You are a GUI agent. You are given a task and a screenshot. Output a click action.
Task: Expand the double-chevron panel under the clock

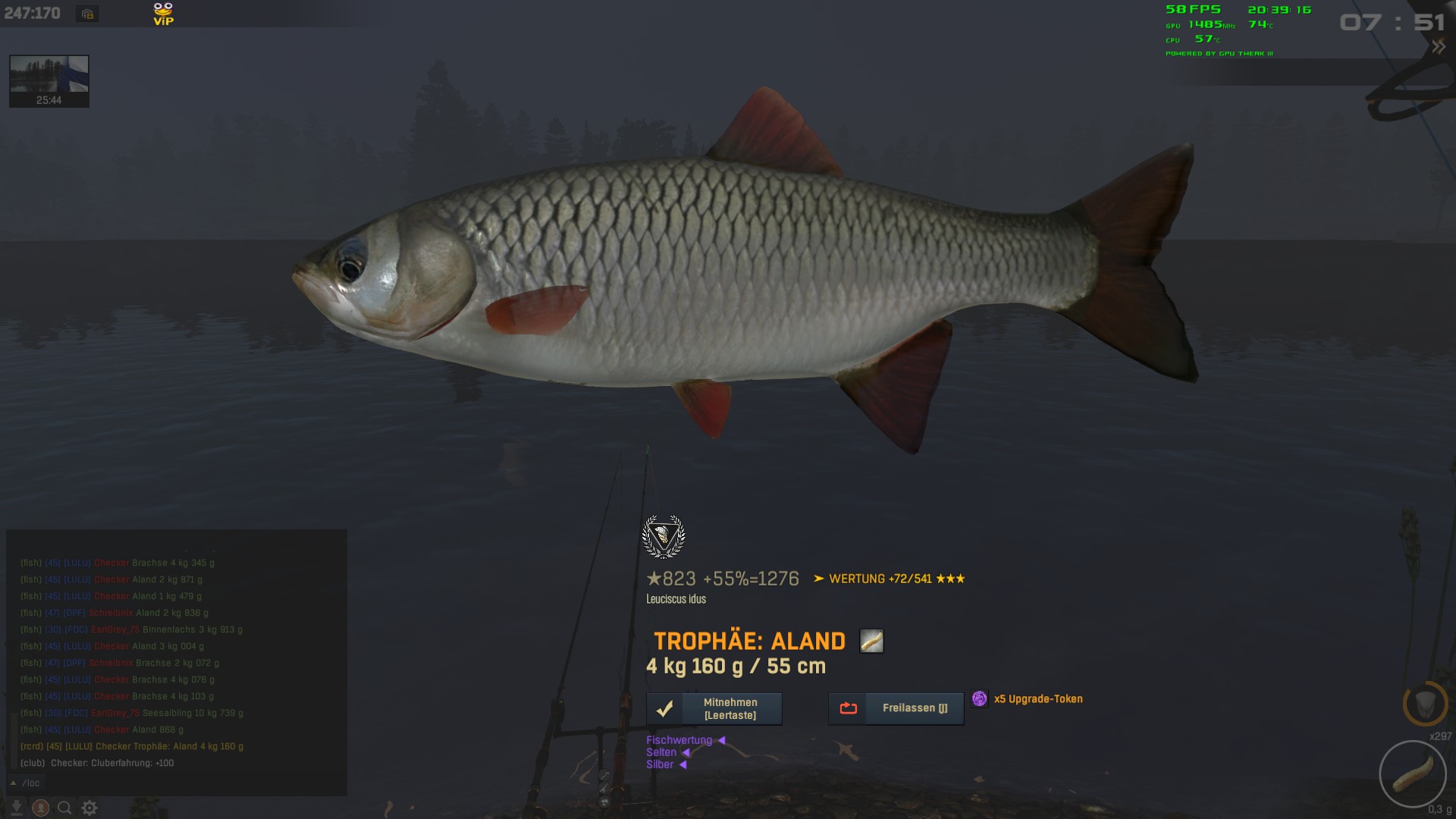[1438, 47]
